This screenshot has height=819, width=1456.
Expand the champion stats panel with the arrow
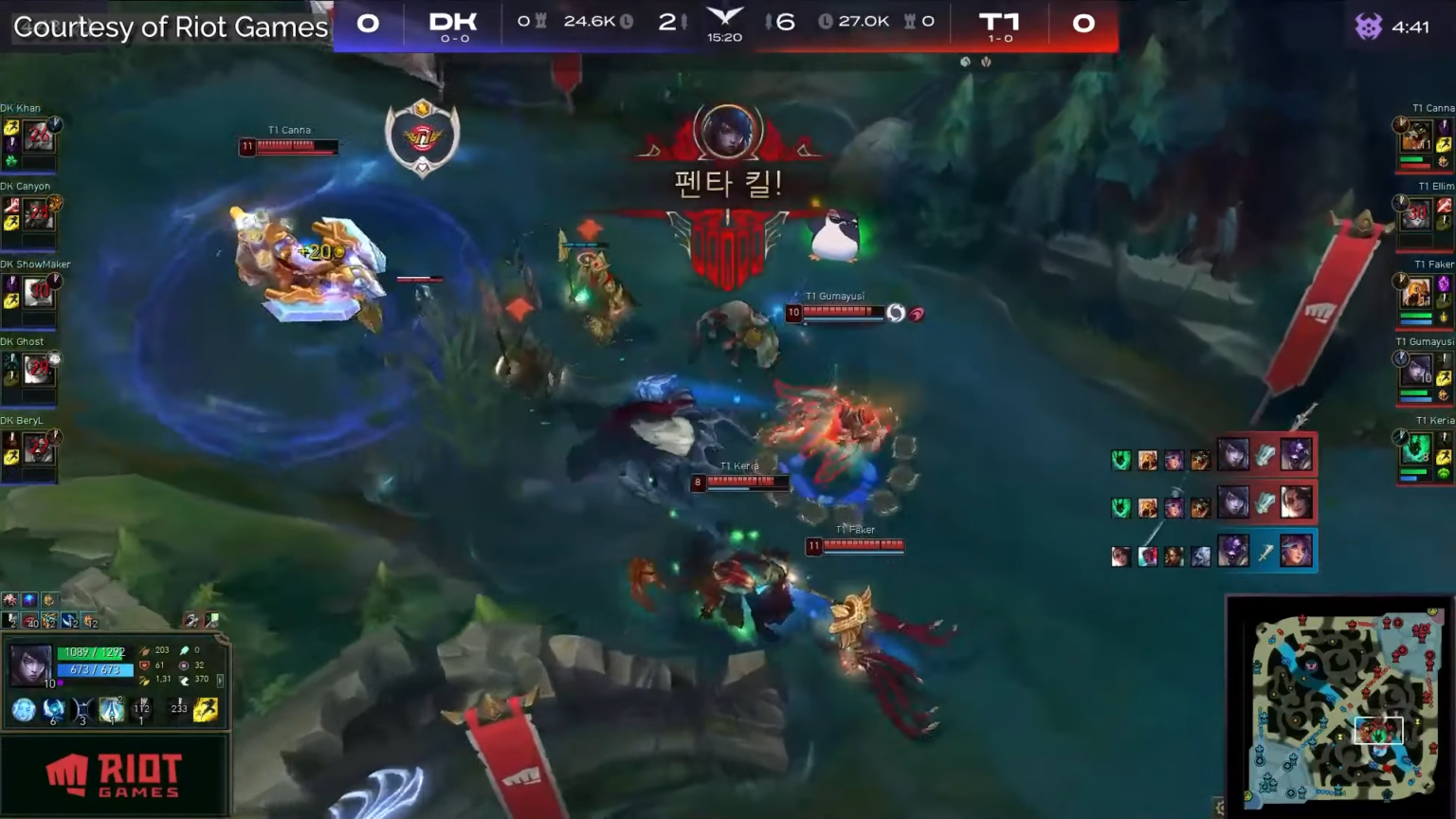pos(221,680)
